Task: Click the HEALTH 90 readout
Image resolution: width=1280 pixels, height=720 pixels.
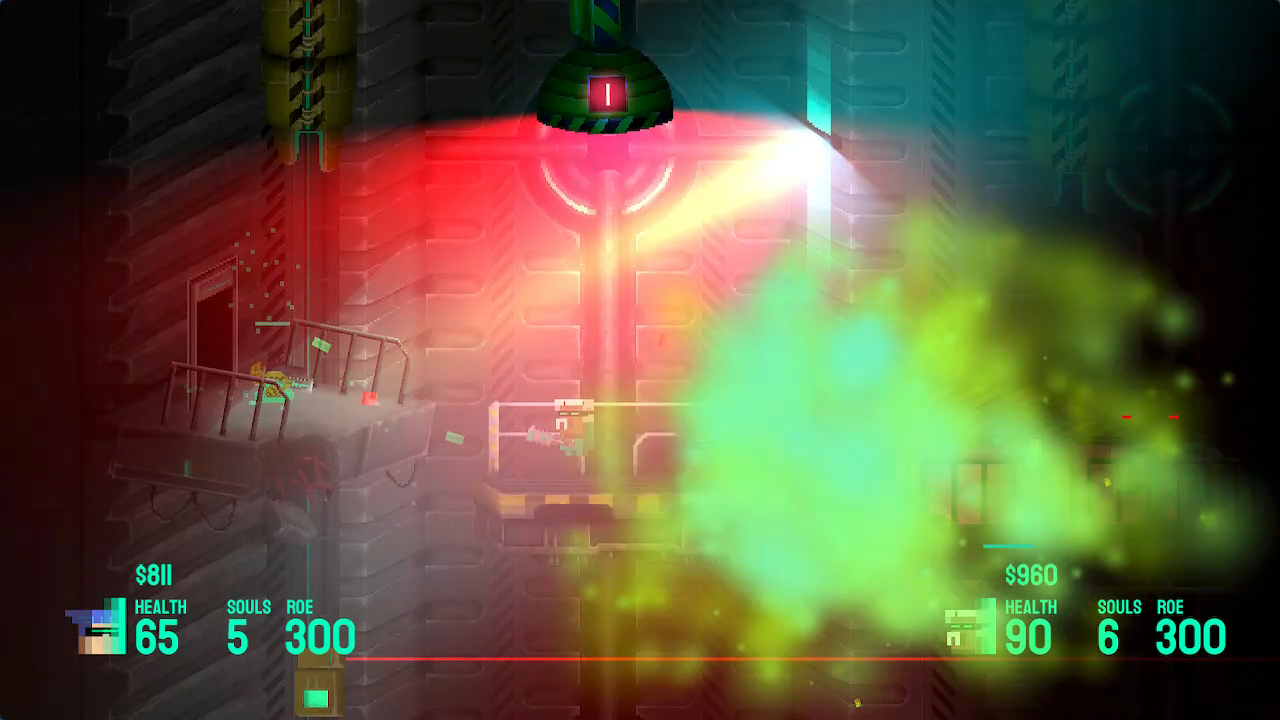Action: coord(1030,635)
